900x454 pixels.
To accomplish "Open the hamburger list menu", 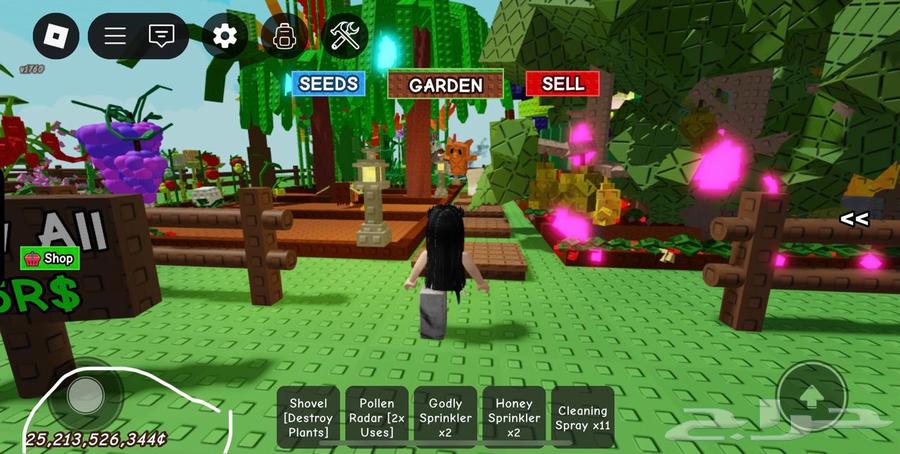I will (x=115, y=37).
